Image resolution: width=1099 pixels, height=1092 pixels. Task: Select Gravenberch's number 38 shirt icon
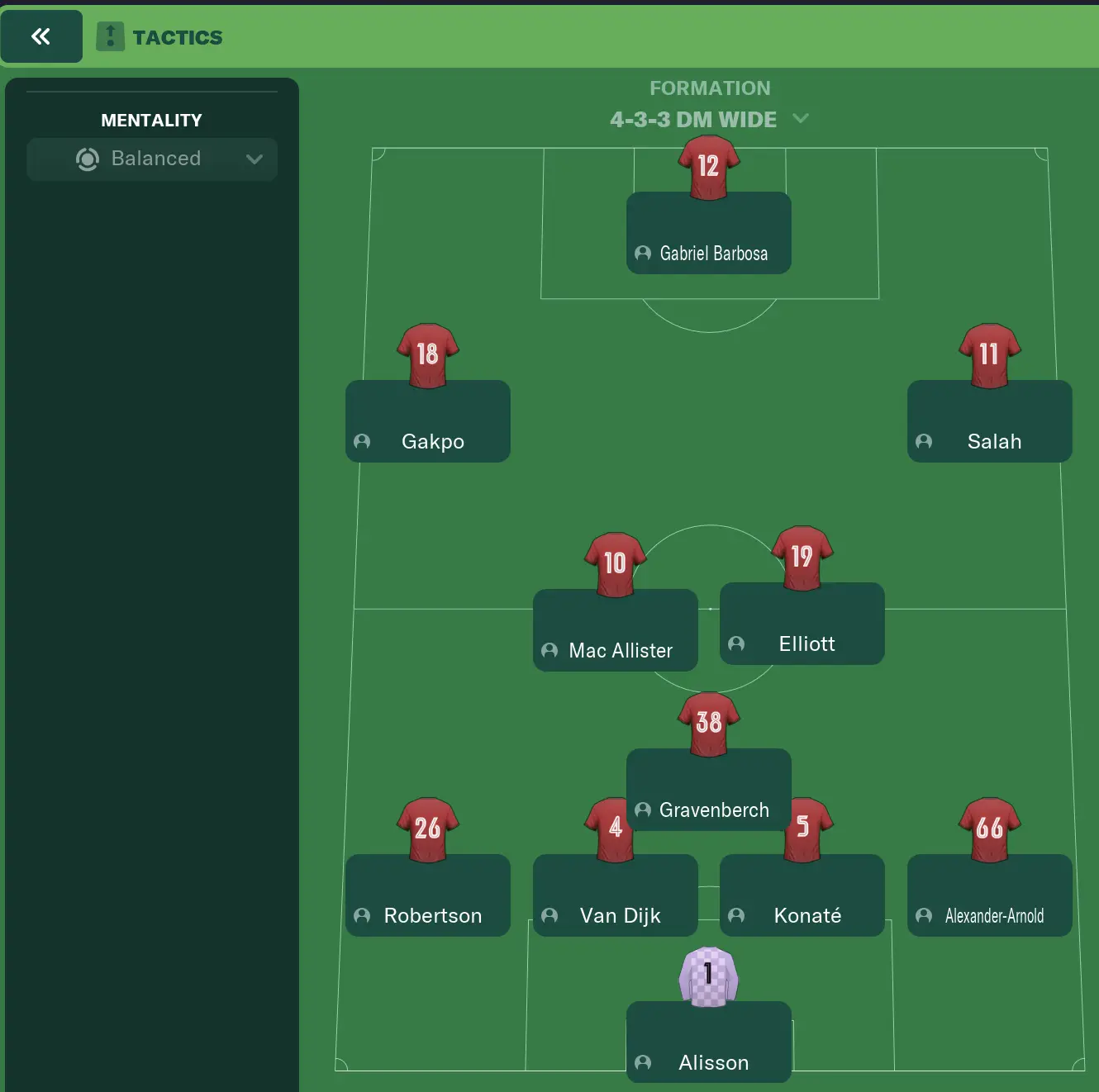707,721
